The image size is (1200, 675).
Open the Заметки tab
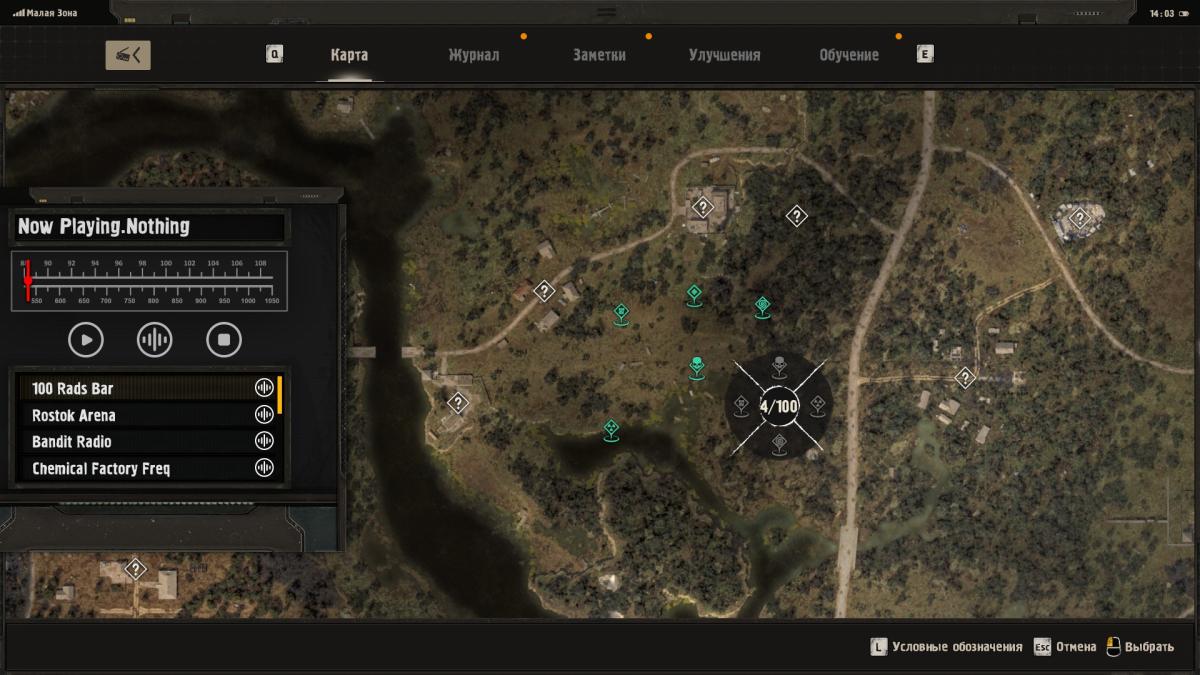click(599, 55)
